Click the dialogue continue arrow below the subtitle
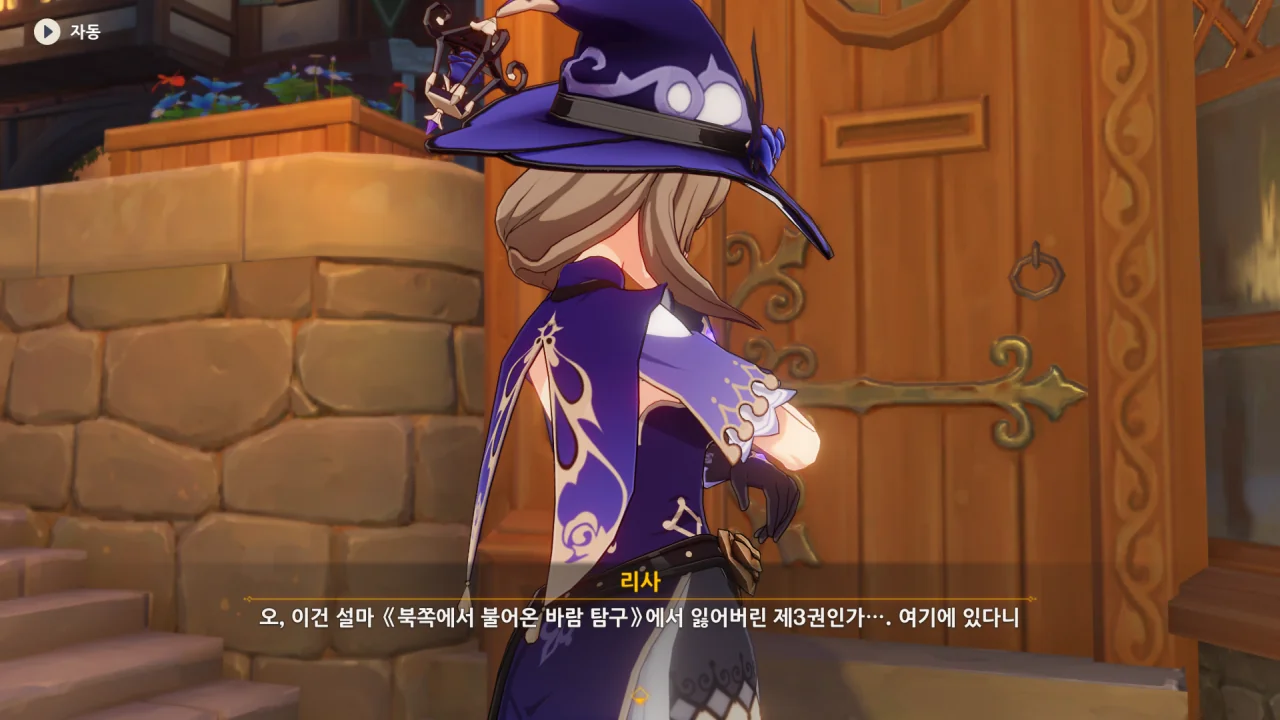The width and height of the screenshot is (1280, 720). tap(640, 694)
